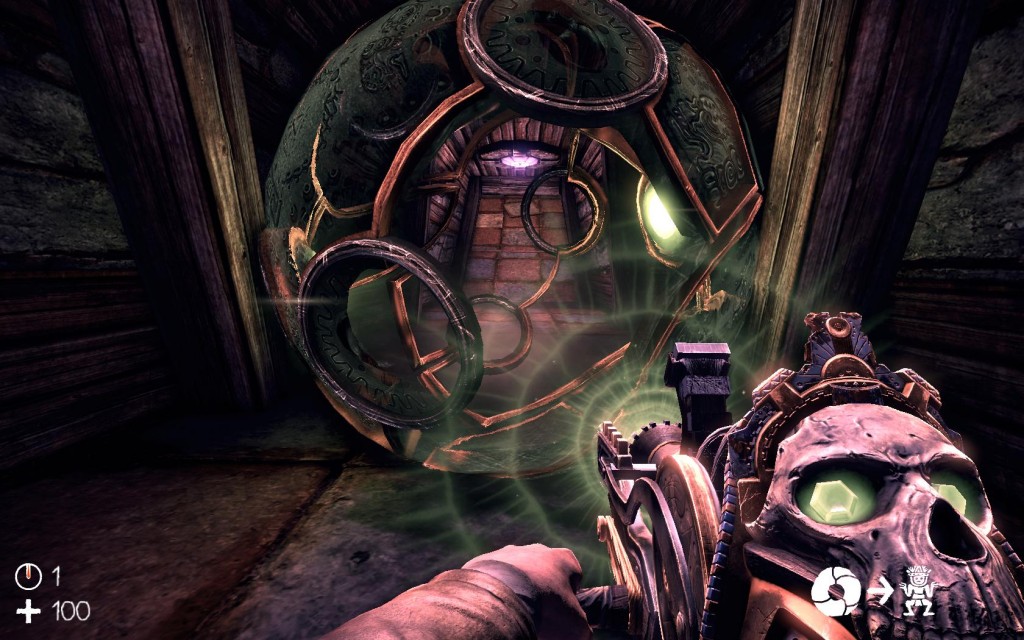Click the tribal idol figure icon

click(x=917, y=591)
